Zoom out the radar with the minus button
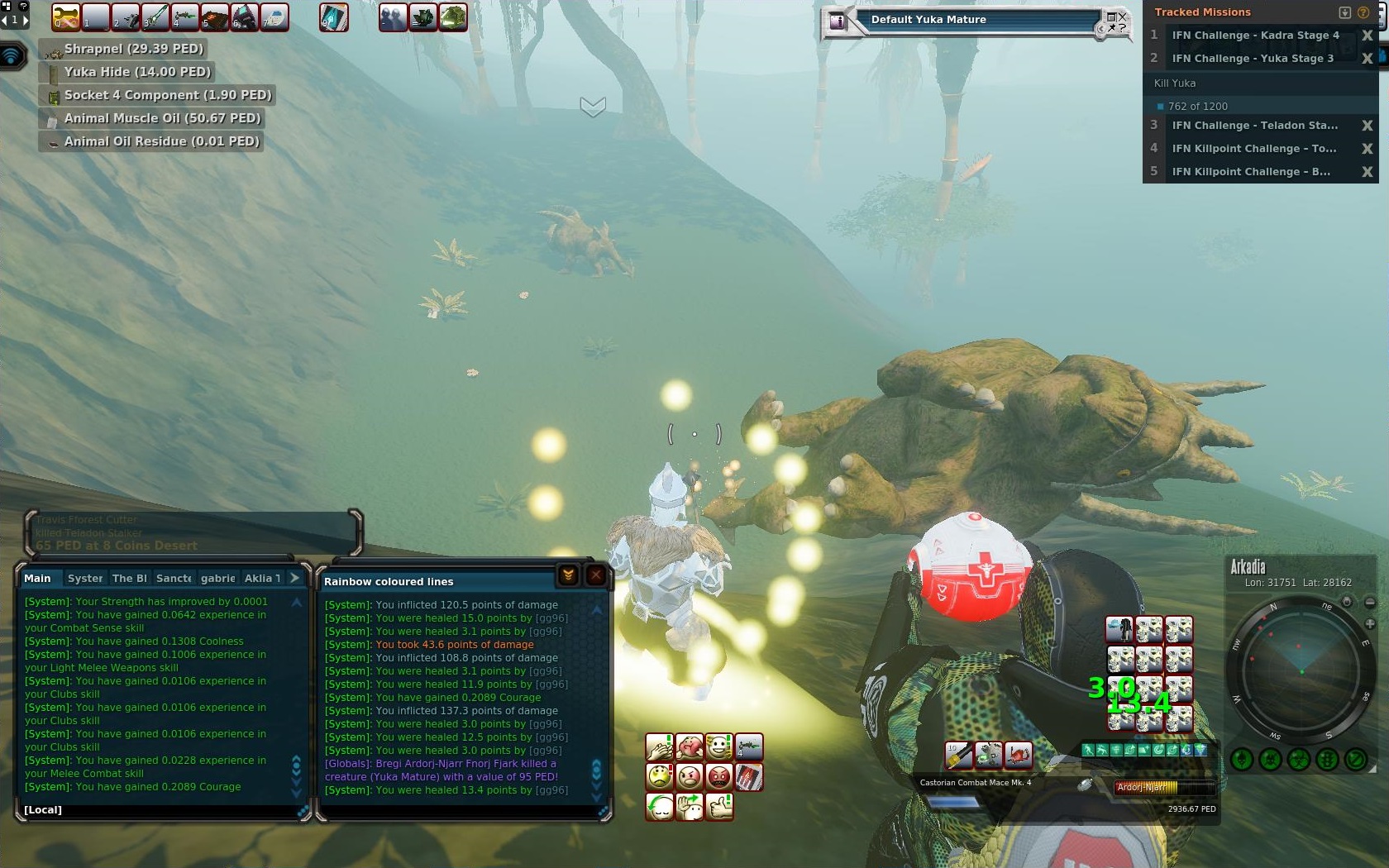 [1369, 603]
